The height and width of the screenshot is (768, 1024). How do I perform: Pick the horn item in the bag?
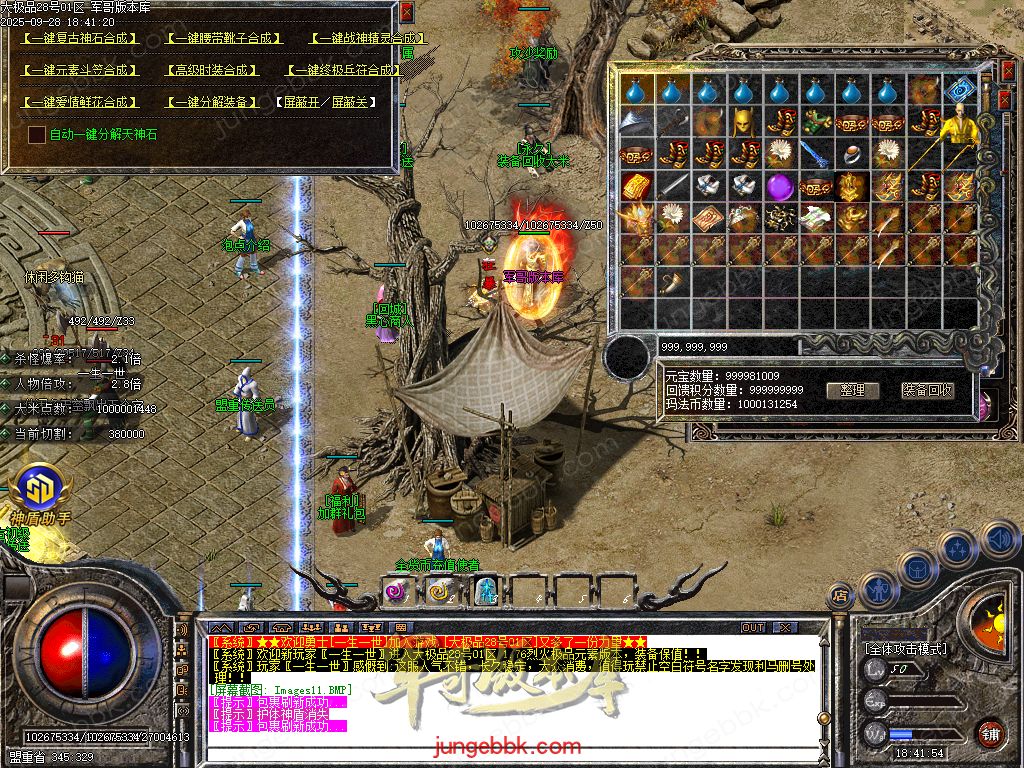[671, 282]
